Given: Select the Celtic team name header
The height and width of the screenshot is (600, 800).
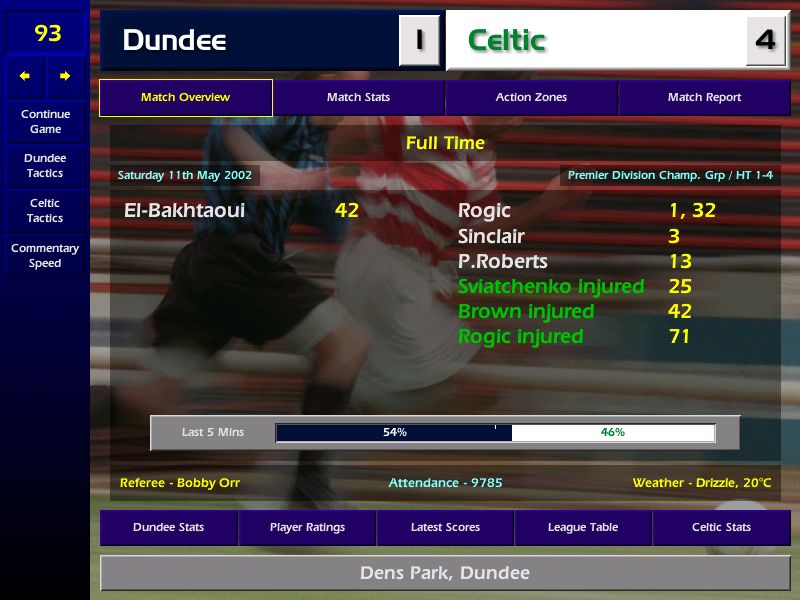Looking at the screenshot, I should pyautogui.click(x=507, y=41).
